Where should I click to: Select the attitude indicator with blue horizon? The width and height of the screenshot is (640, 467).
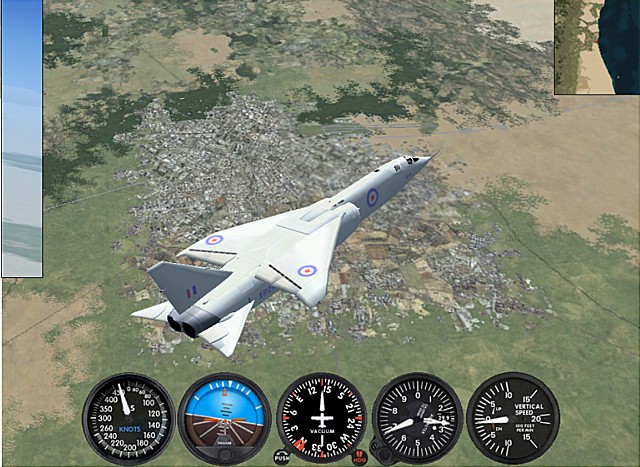click(224, 418)
